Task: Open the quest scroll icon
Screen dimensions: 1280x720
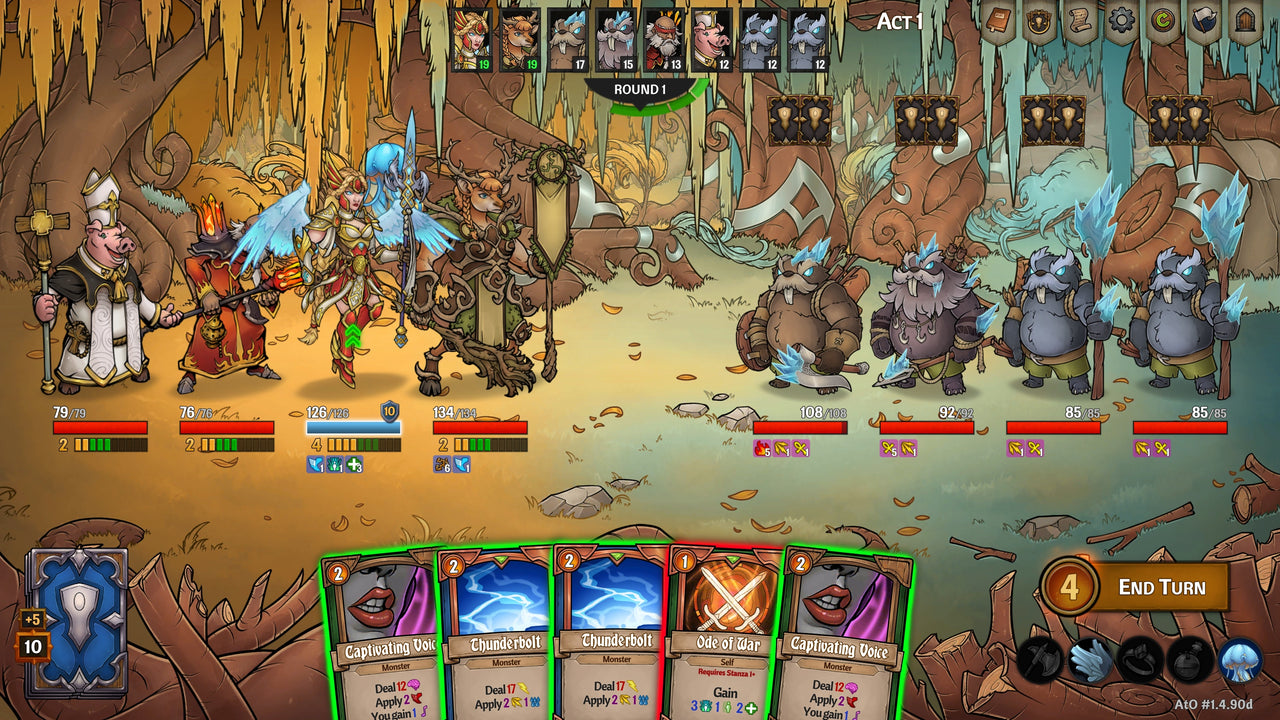Action: click(1081, 20)
